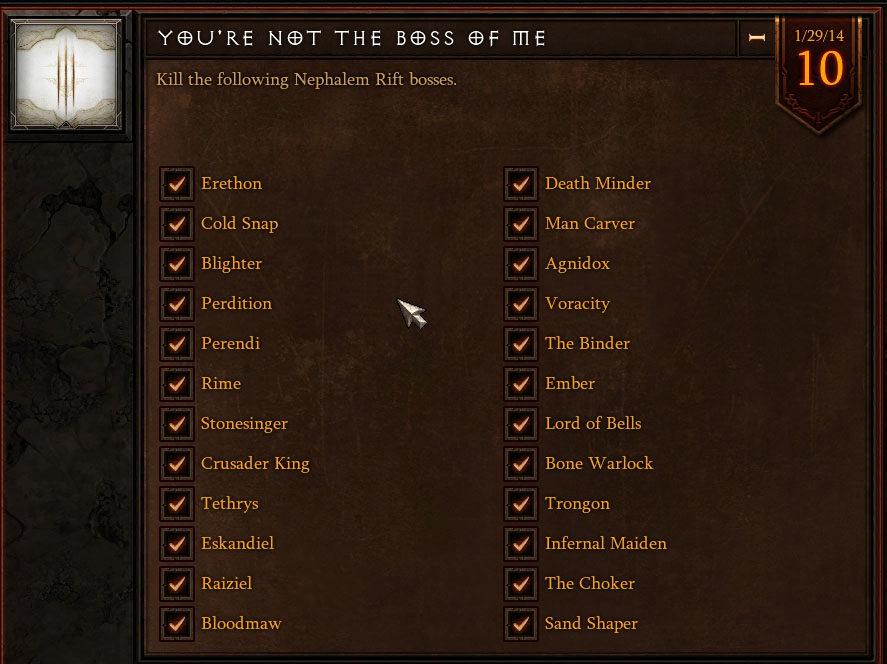Toggle the Eskandiel checkbox

pyautogui.click(x=177, y=544)
